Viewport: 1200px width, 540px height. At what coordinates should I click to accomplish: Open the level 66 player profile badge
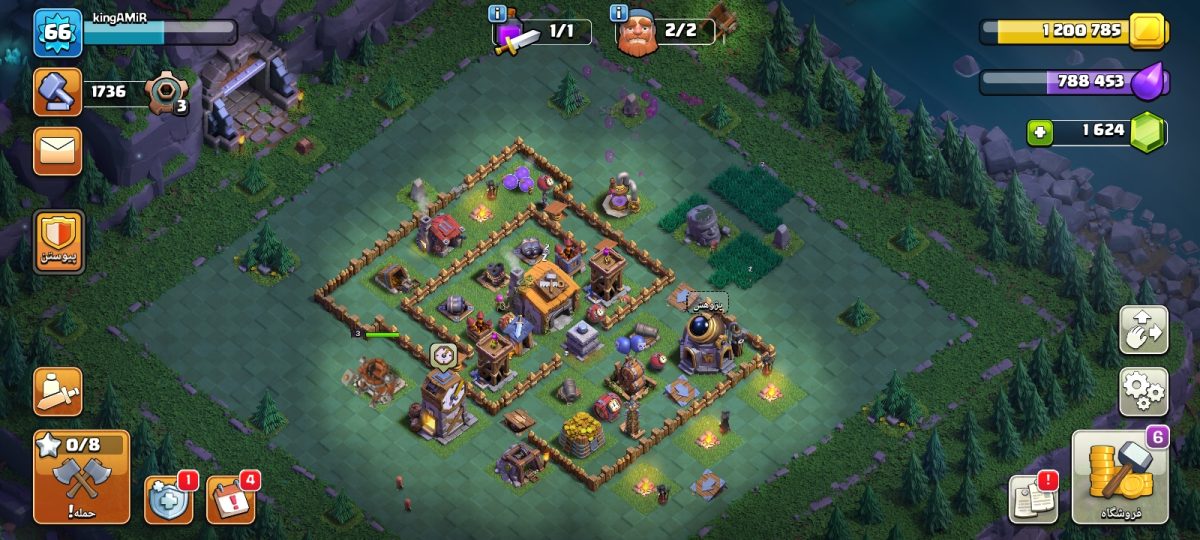click(58, 34)
